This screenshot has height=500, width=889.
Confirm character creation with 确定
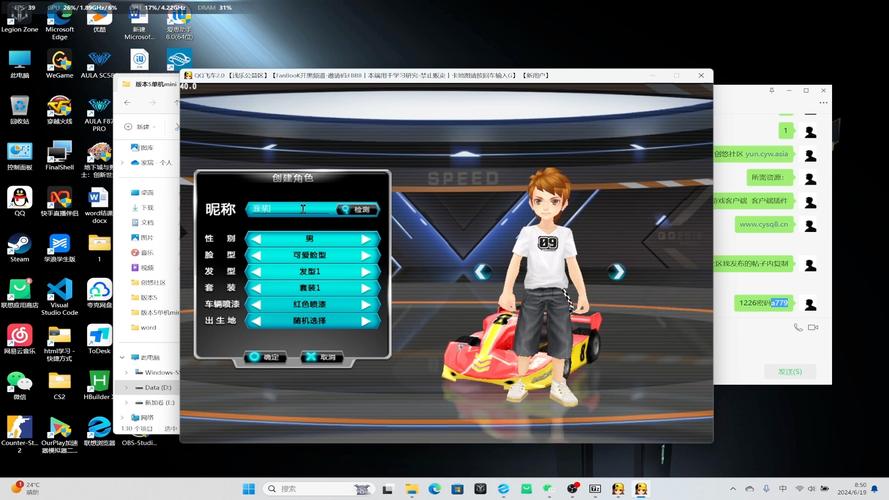click(266, 356)
